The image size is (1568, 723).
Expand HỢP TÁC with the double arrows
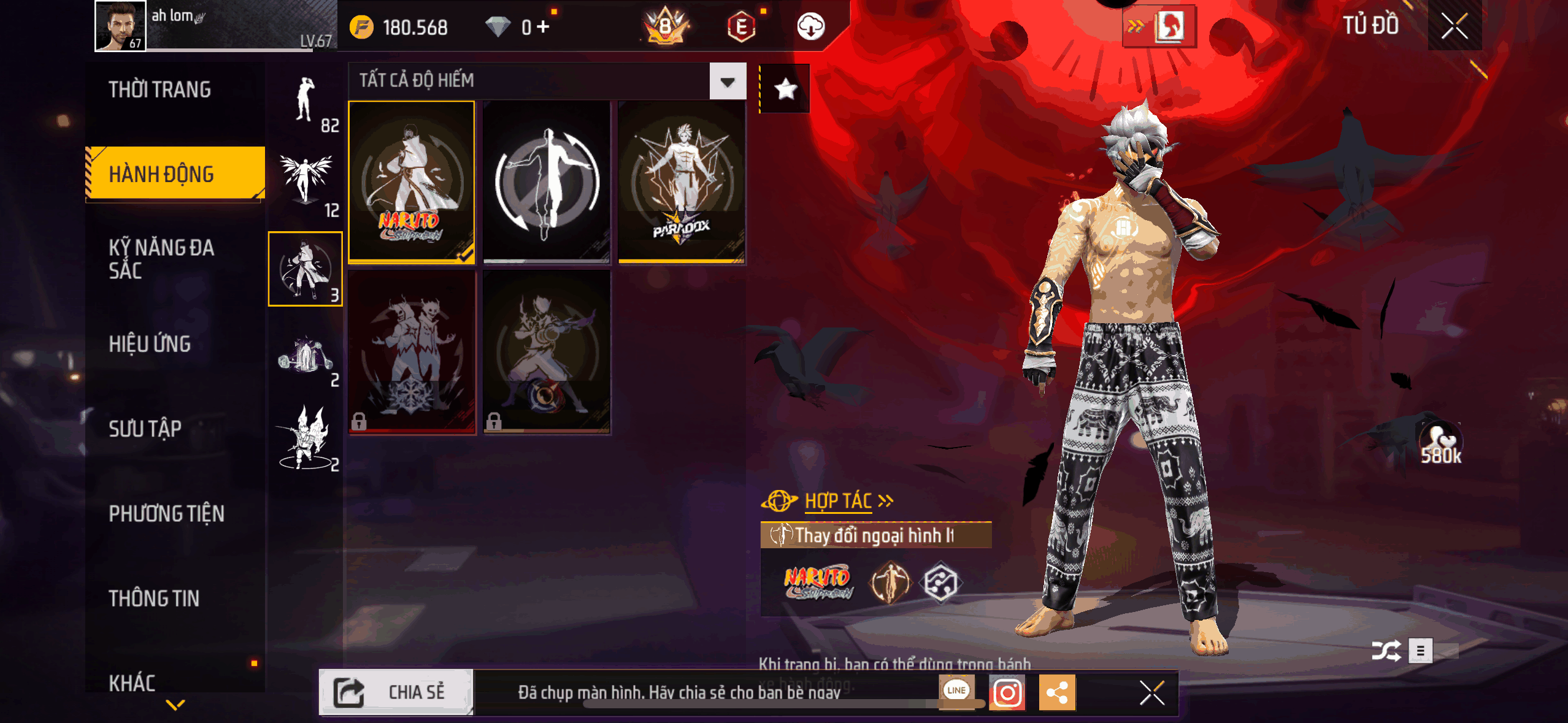tap(886, 500)
